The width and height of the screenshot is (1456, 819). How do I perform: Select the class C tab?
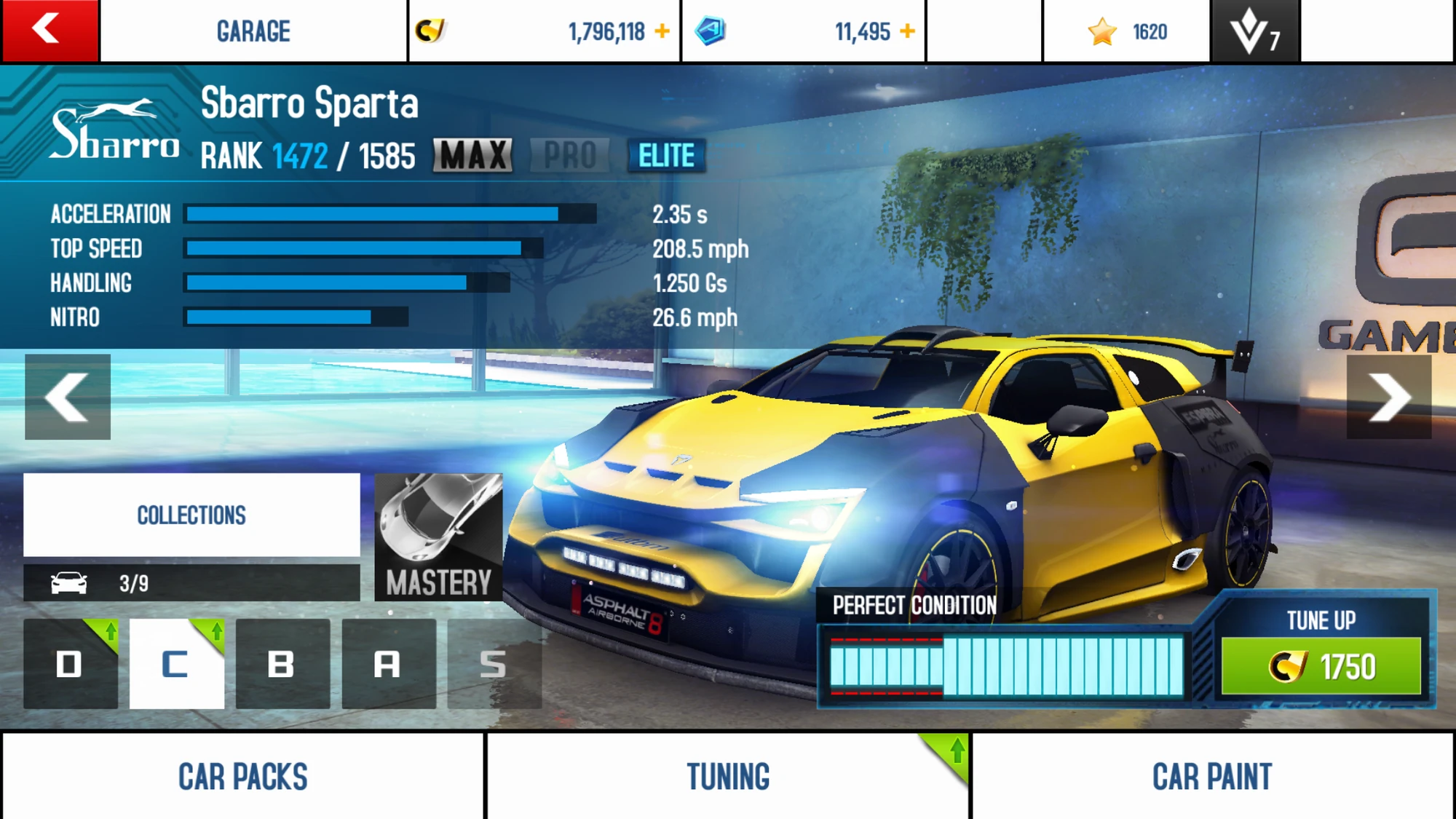(x=176, y=663)
